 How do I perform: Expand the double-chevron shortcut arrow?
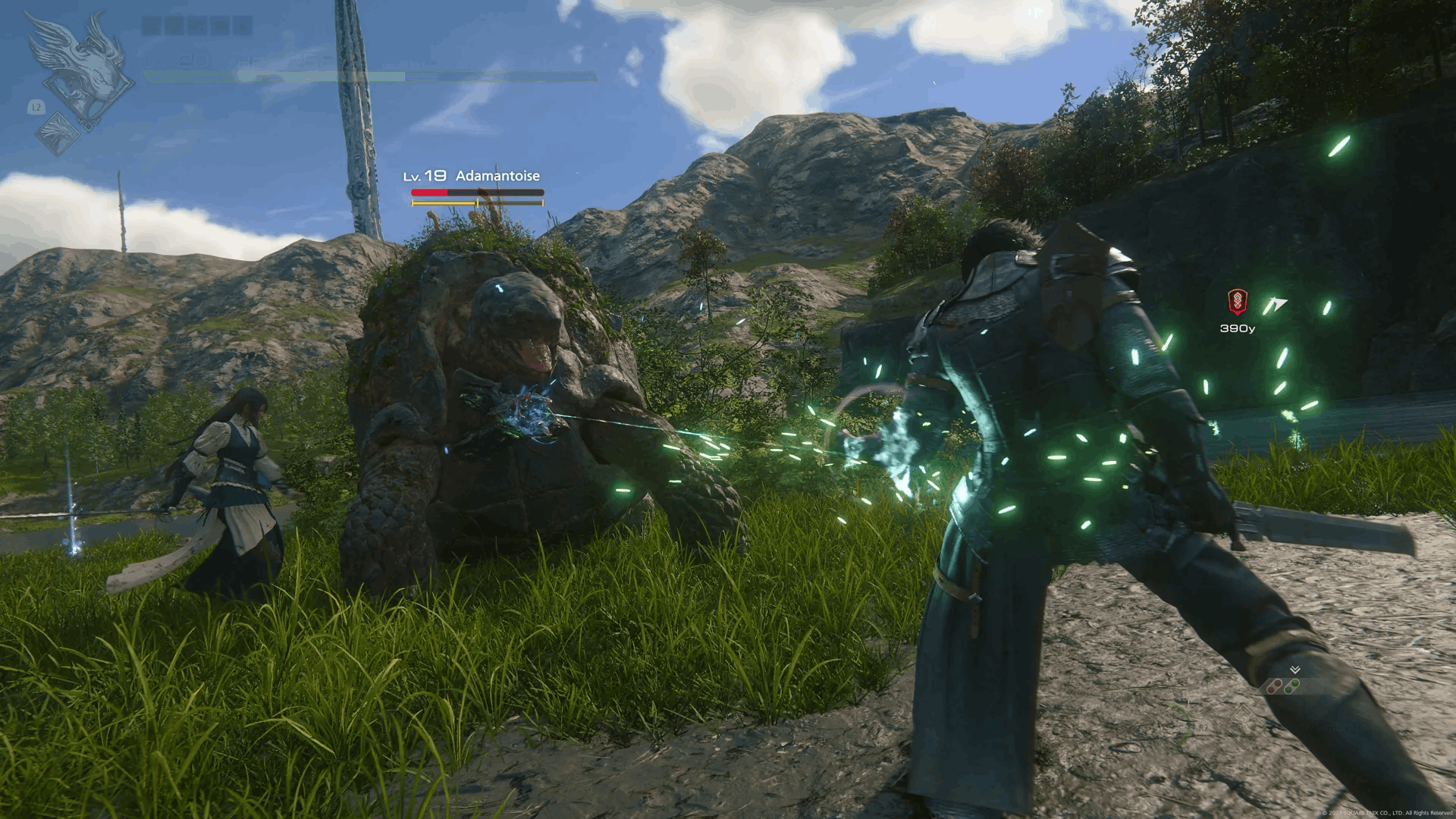click(x=1295, y=670)
